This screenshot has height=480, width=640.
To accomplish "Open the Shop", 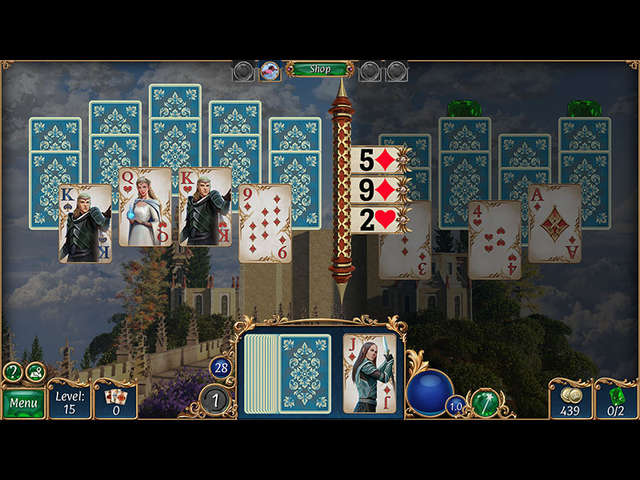I will tap(319, 69).
